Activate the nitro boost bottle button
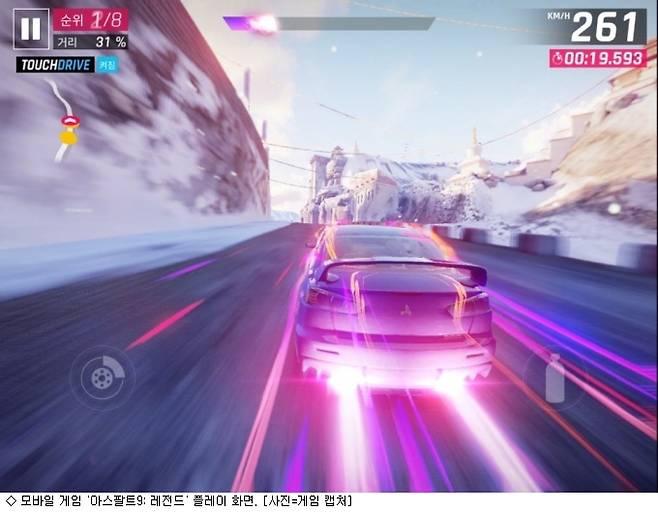658x512 pixels. pyautogui.click(x=555, y=378)
